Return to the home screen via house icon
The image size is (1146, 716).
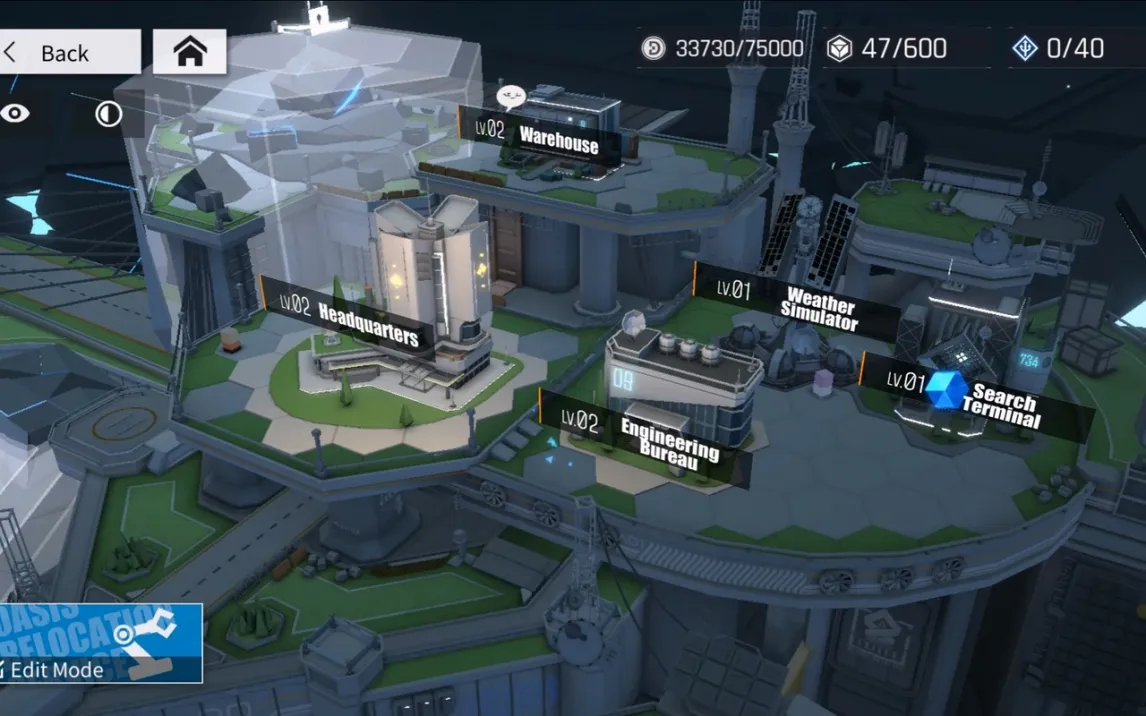pos(190,52)
